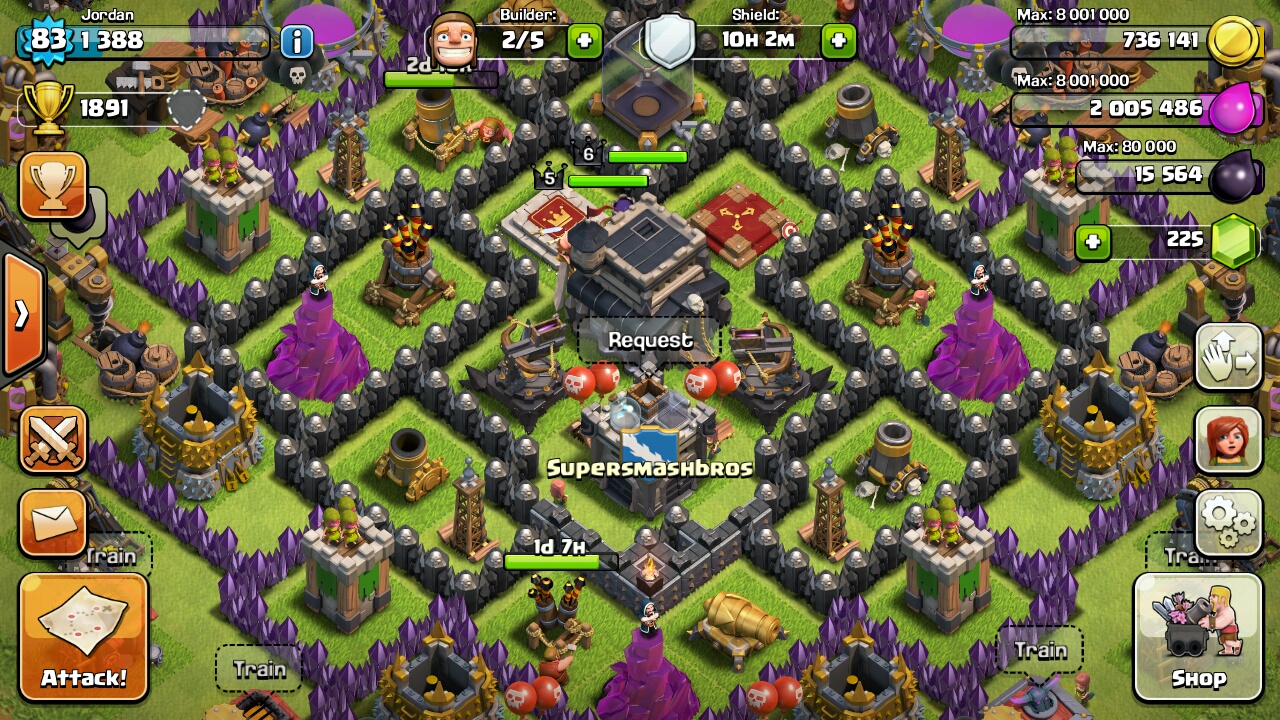The height and width of the screenshot is (720, 1280).
Task: Open the Shop
Action: click(1198, 638)
